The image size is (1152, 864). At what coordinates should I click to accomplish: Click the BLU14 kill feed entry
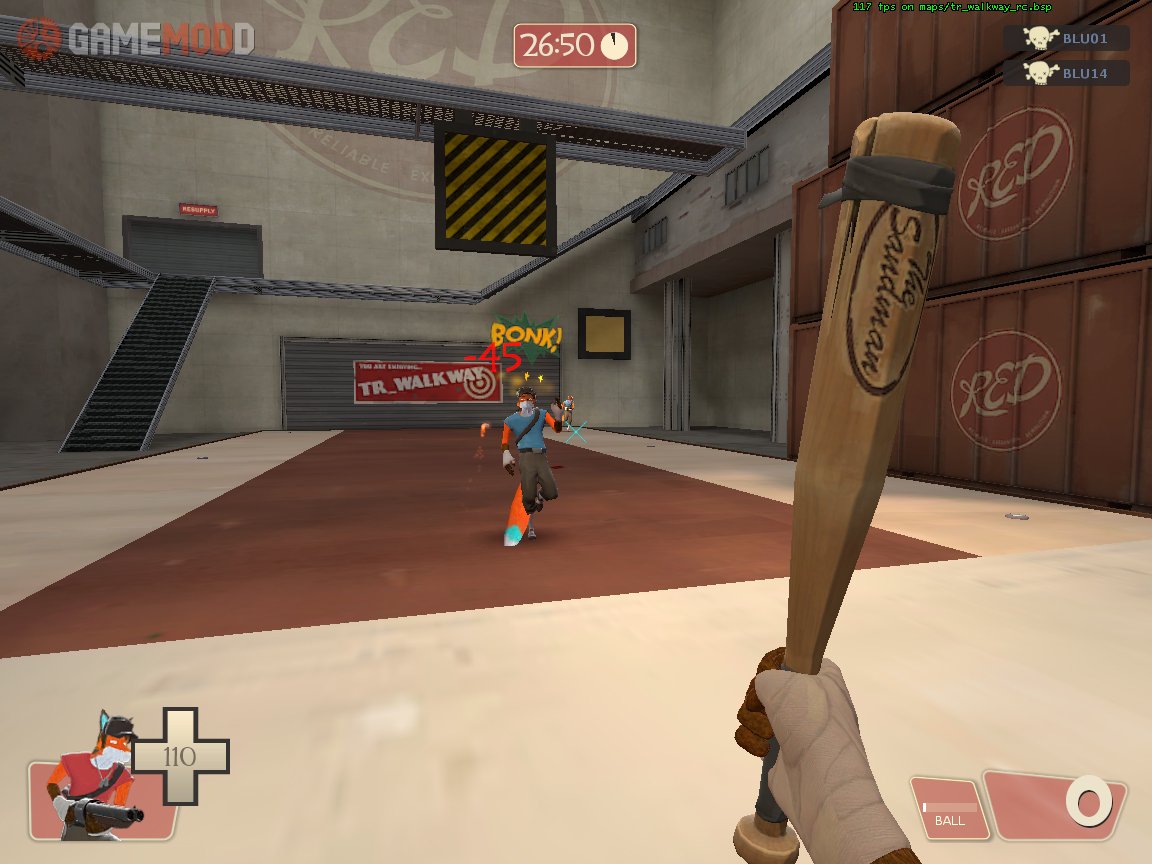(x=1066, y=73)
